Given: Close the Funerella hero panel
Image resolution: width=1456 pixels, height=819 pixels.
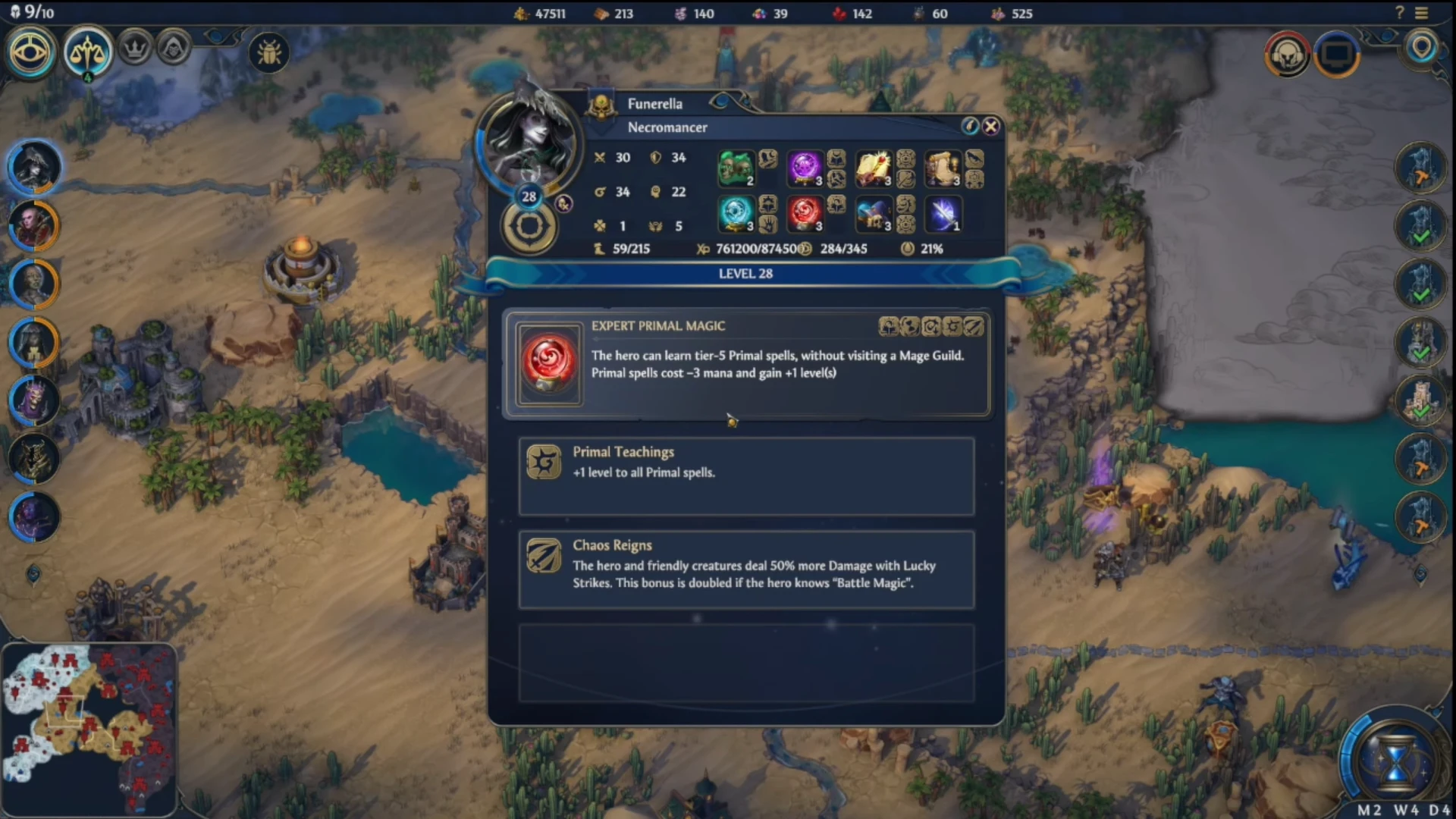Looking at the screenshot, I should pos(990,127).
